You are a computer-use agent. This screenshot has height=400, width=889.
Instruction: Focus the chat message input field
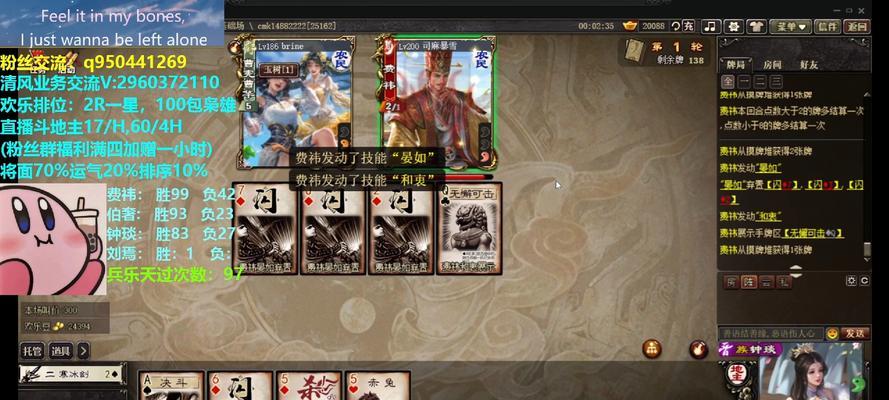[768, 333]
